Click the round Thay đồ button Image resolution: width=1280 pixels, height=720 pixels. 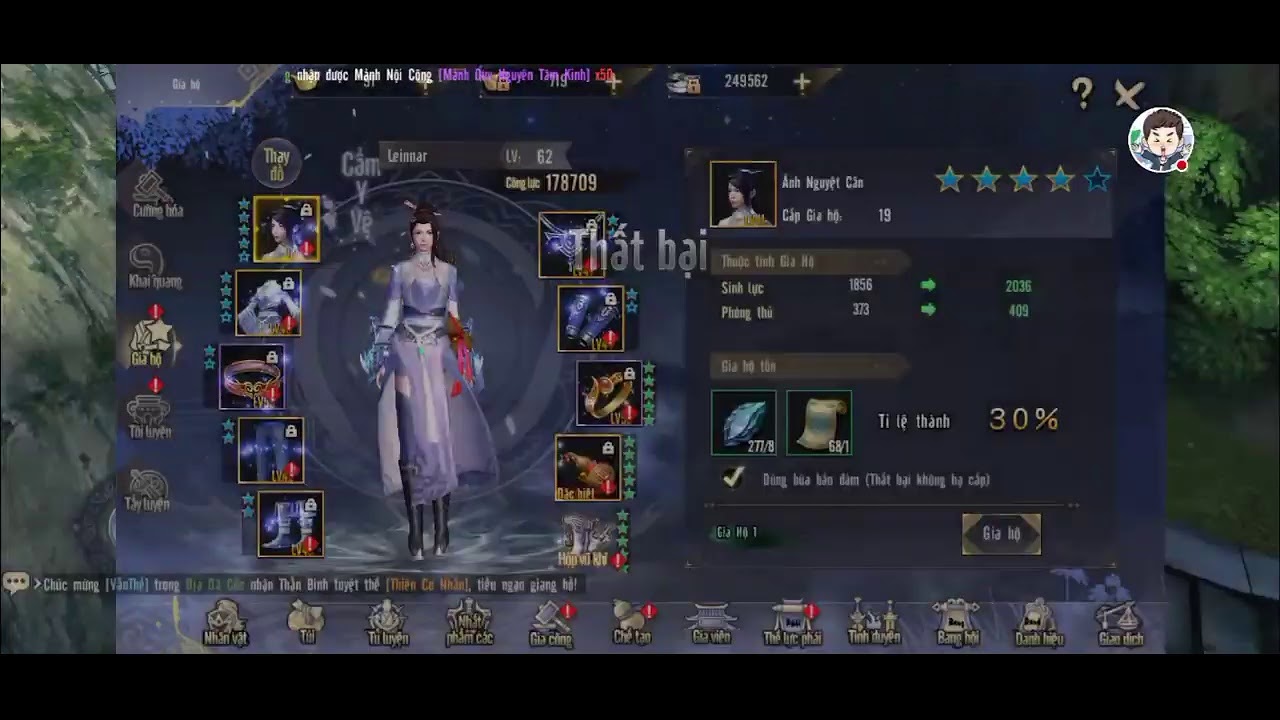click(277, 165)
